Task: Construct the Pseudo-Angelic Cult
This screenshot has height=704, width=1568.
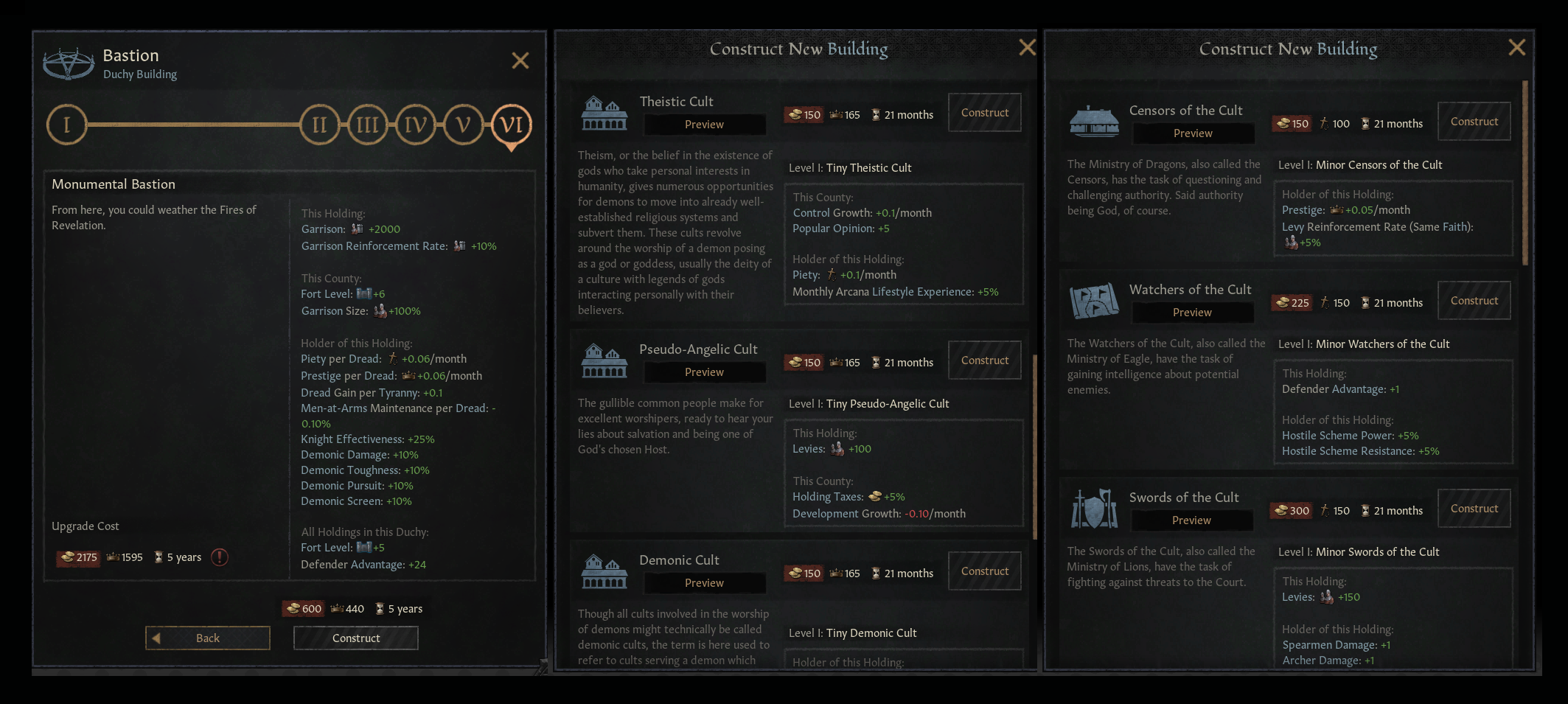Action: tap(984, 360)
